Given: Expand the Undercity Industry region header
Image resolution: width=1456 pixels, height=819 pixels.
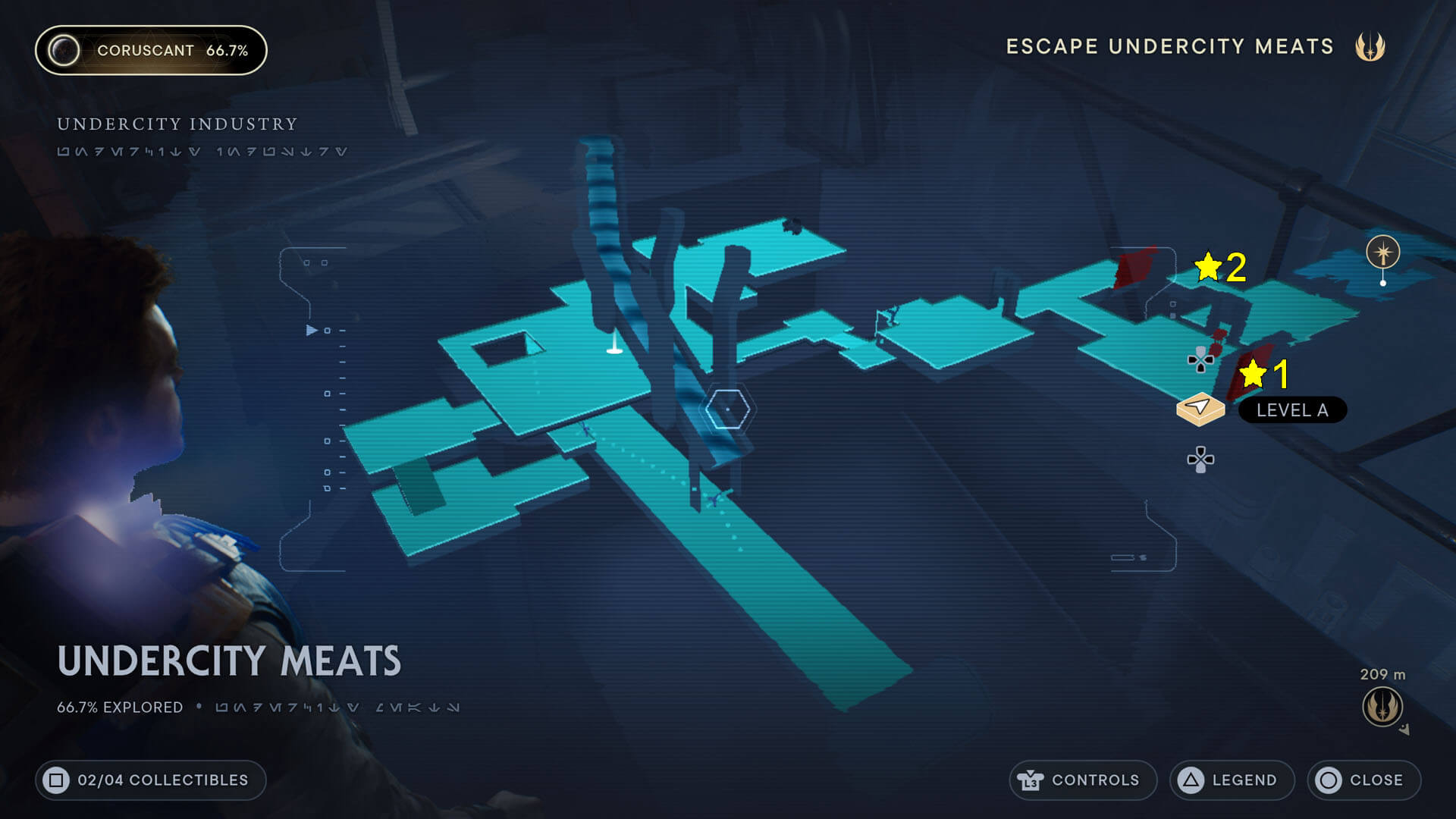Looking at the screenshot, I should 177,124.
